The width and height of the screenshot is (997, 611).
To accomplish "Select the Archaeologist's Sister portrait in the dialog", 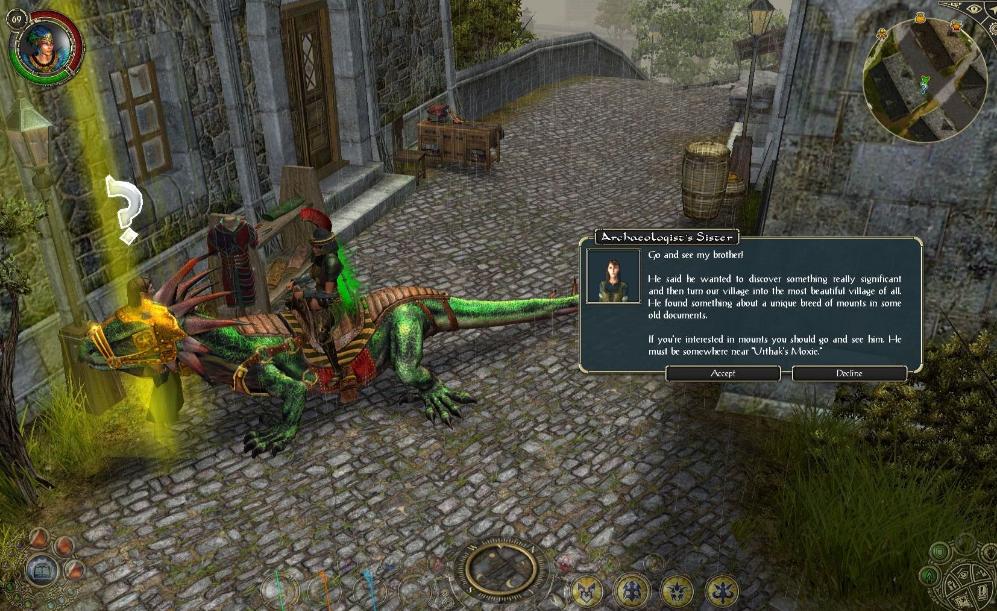I will 613,275.
